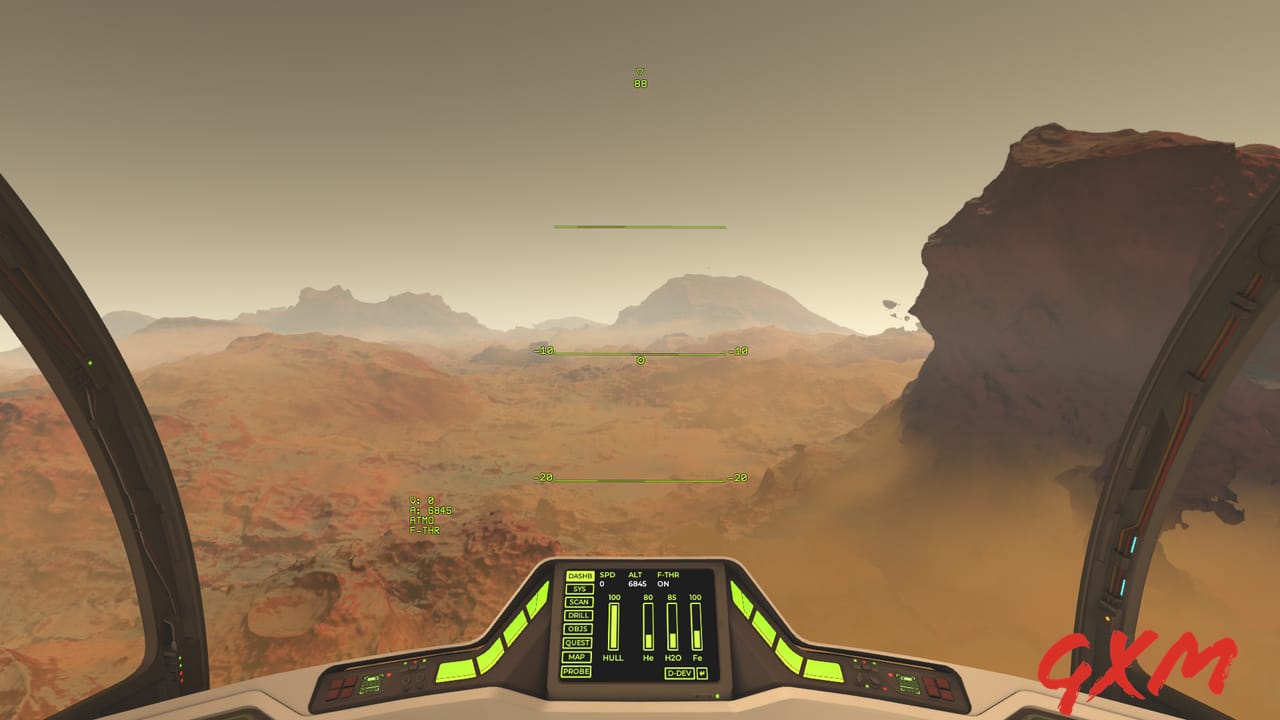Open the SYS panel
Image resolution: width=1280 pixels, height=720 pixels.
[580, 589]
